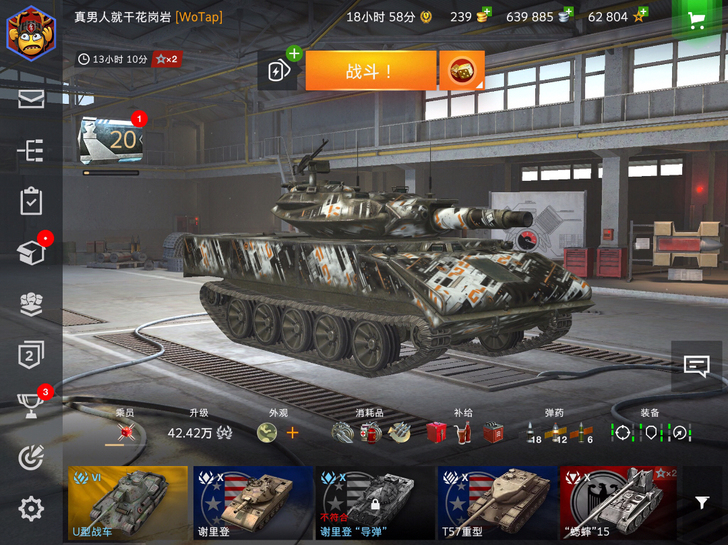Open the chat speech bubble
This screenshot has width=728, height=545.
tap(696, 366)
